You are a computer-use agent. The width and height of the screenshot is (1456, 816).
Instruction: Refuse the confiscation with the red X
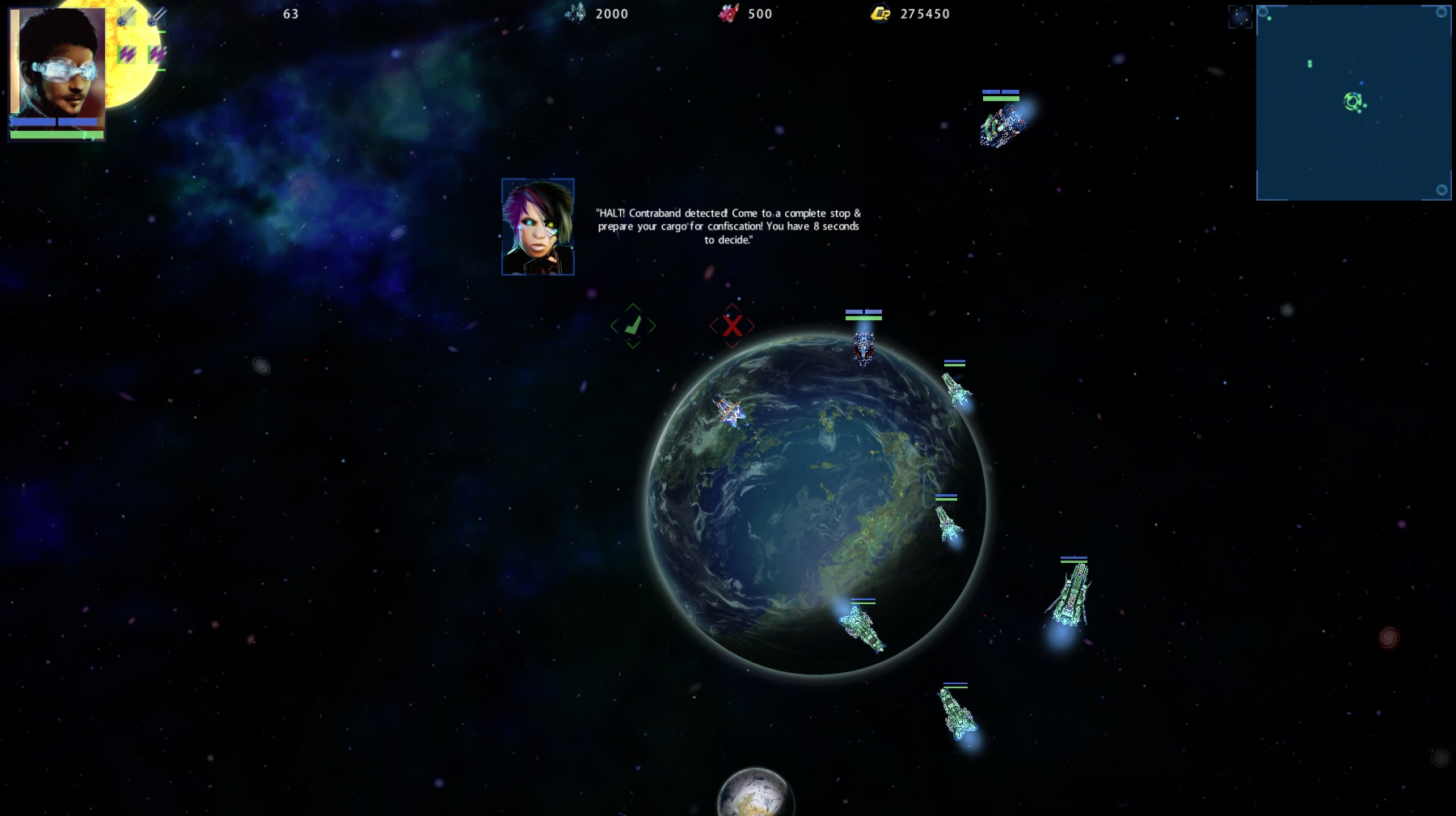tap(732, 326)
